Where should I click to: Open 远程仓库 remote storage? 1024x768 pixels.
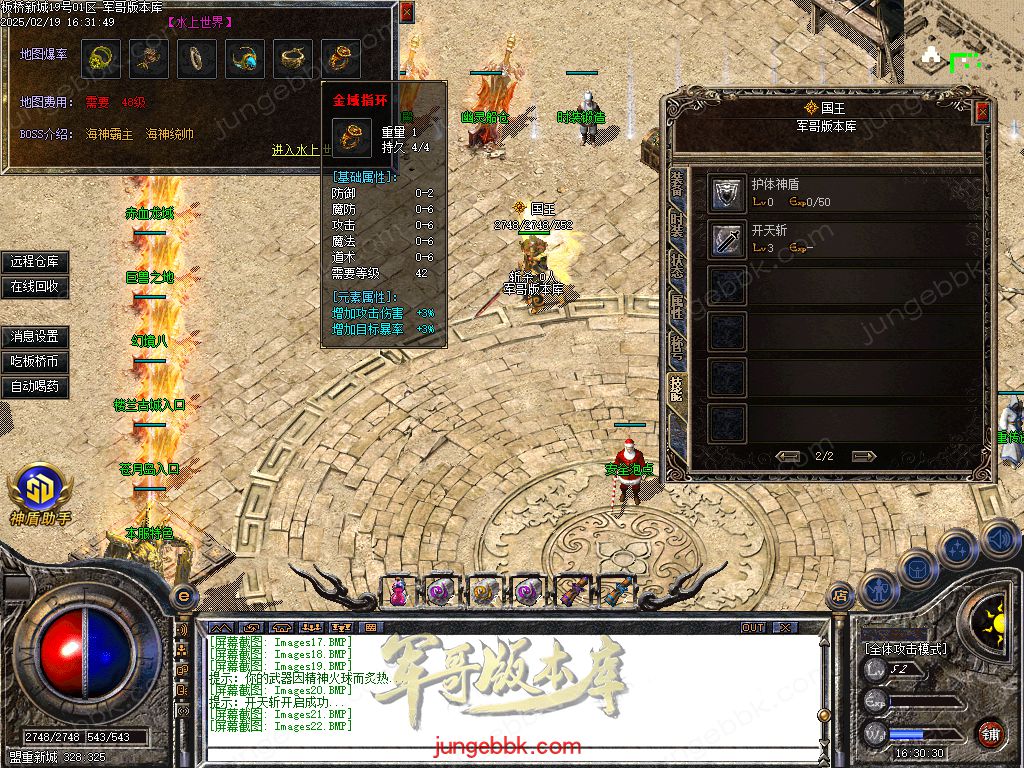coord(35,262)
